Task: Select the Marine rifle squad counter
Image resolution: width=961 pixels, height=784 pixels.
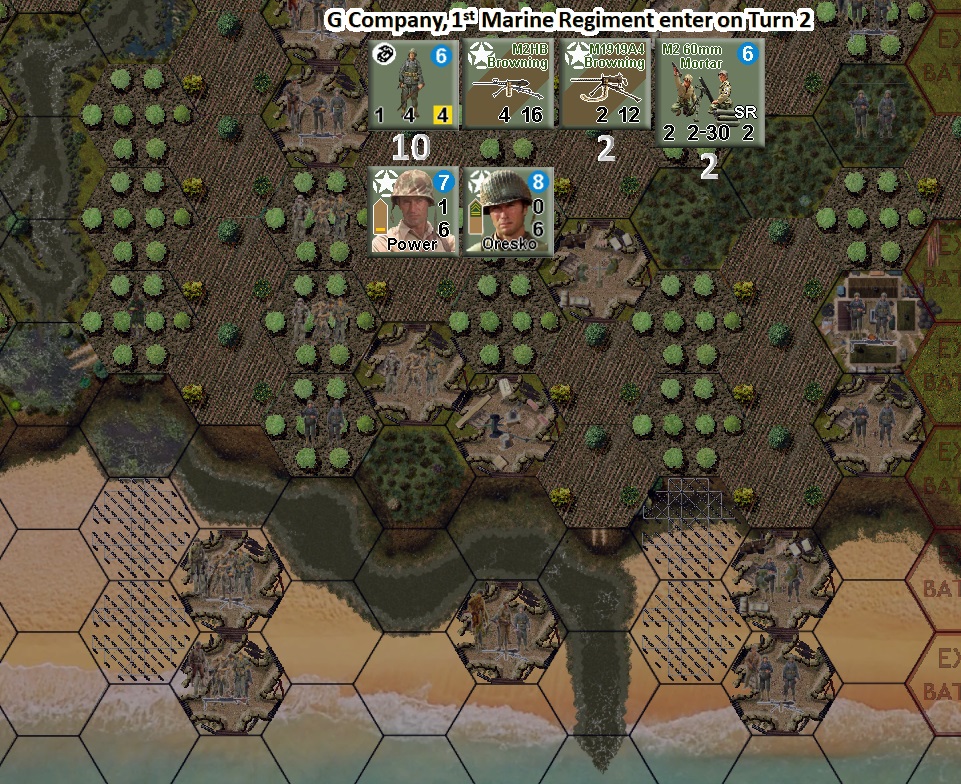Action: tap(414, 84)
